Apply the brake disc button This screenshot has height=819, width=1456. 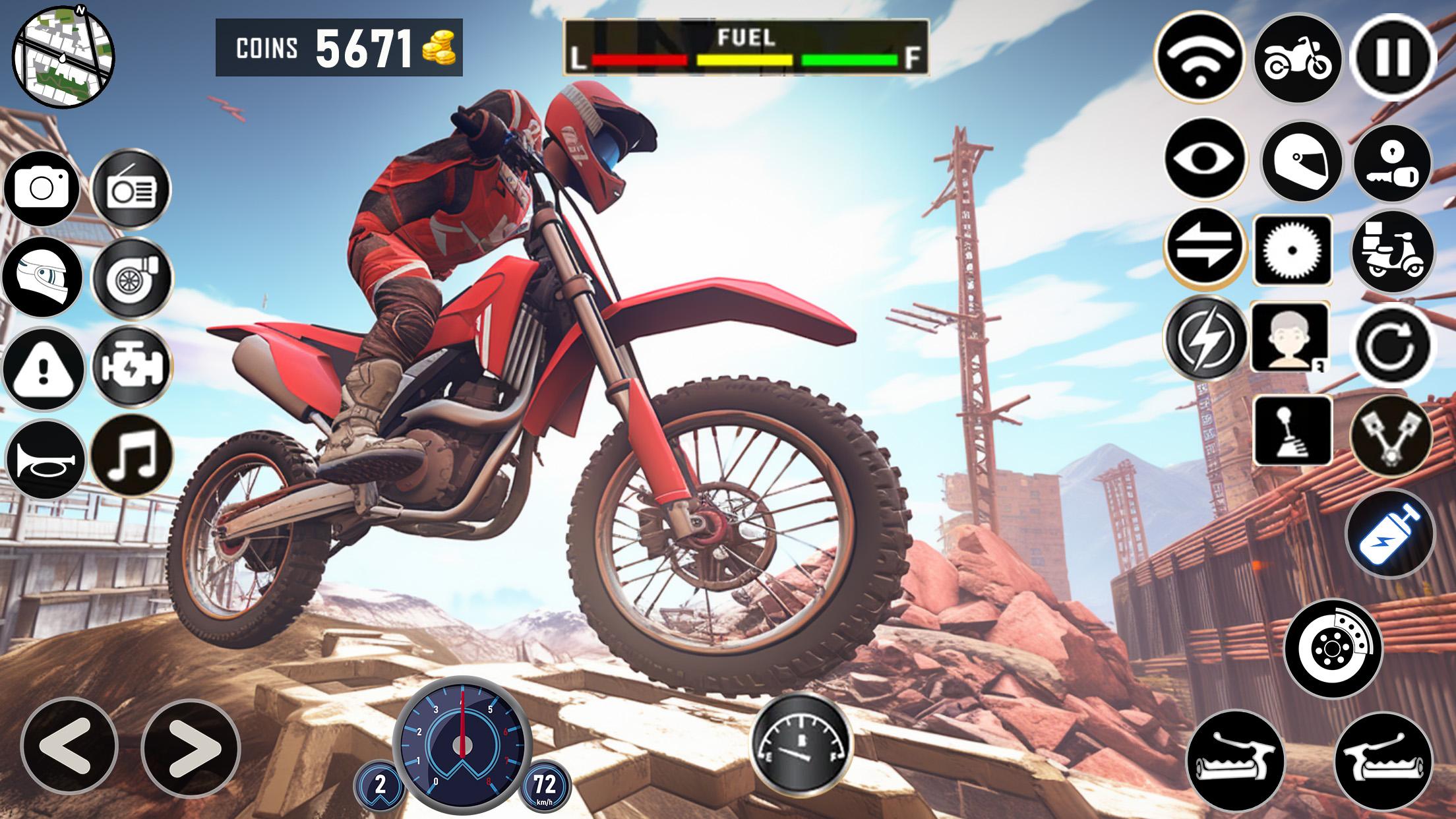1333,649
